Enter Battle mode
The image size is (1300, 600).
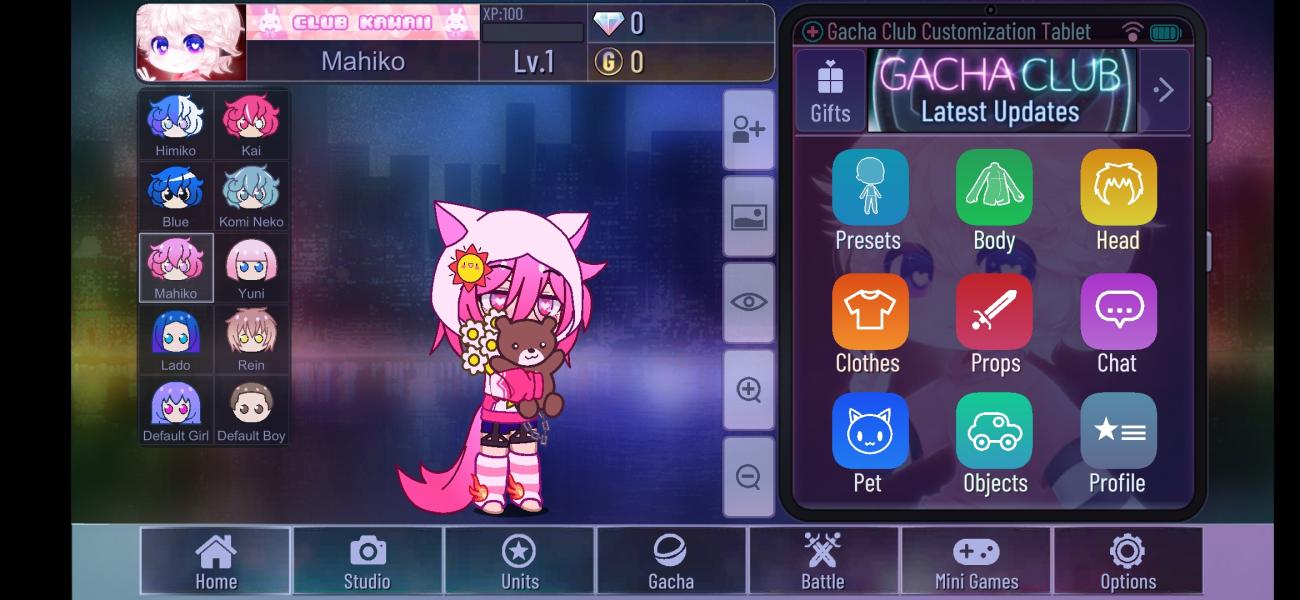pos(823,561)
